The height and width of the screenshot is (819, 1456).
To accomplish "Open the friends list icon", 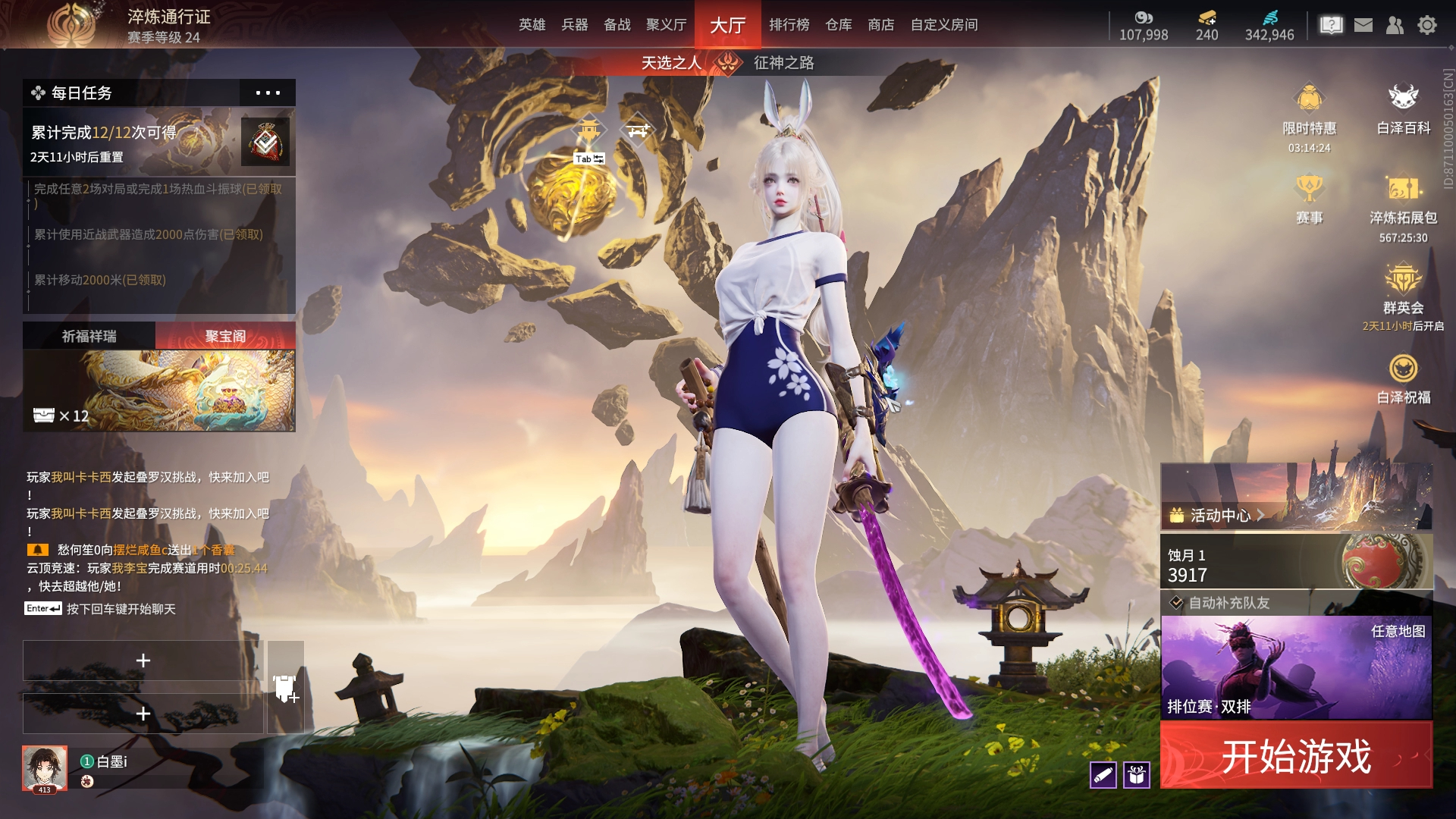I will [x=1395, y=25].
